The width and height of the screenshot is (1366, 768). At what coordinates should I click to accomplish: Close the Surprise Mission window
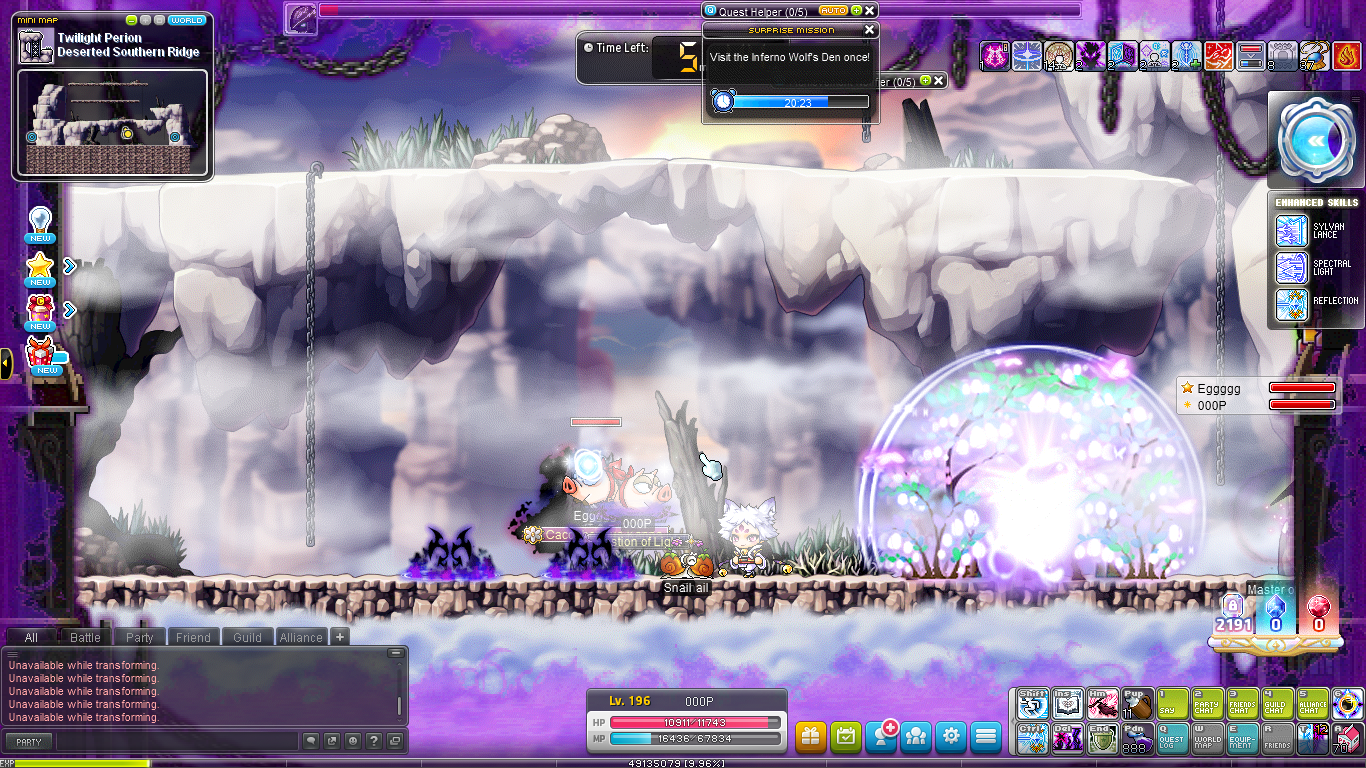click(x=869, y=30)
